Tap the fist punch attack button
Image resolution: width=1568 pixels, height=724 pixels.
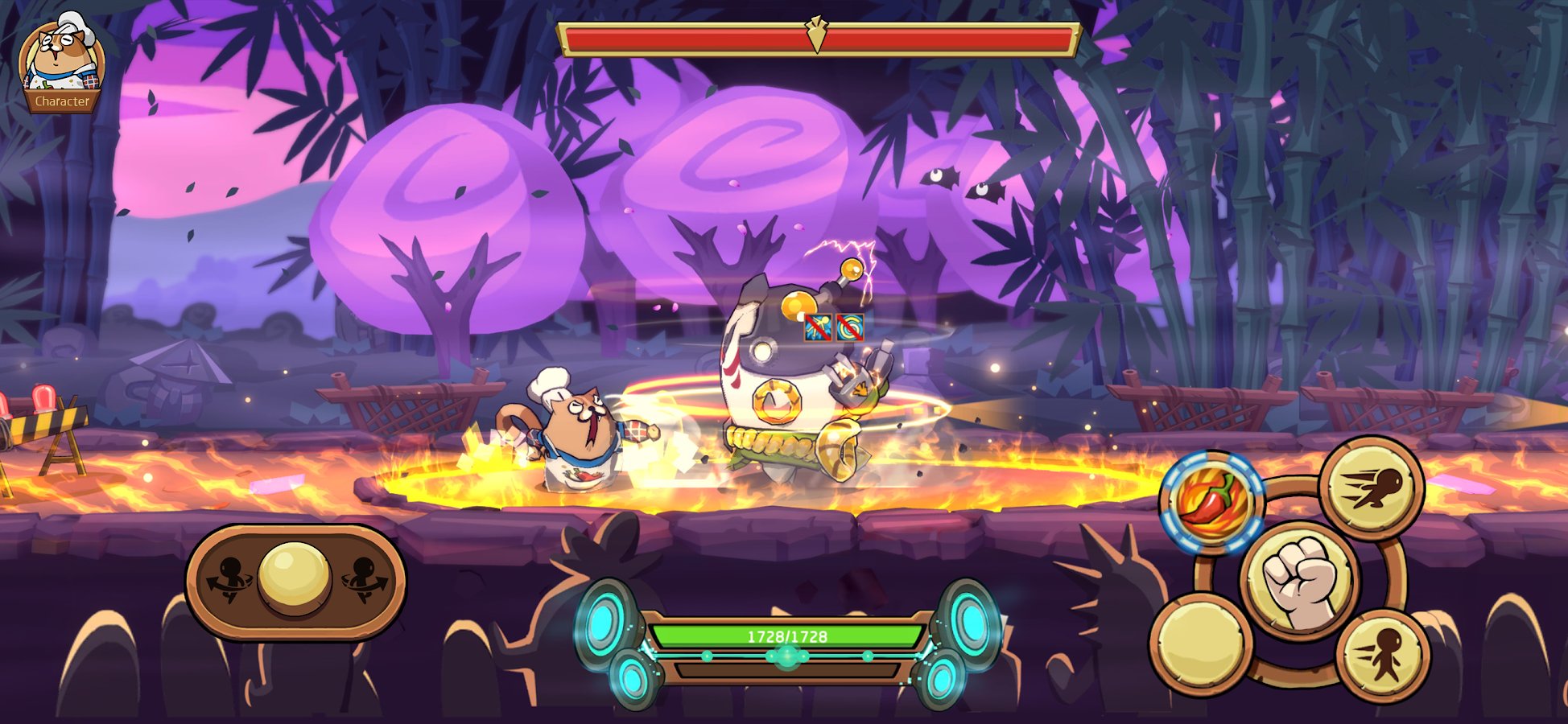[x=1299, y=581]
